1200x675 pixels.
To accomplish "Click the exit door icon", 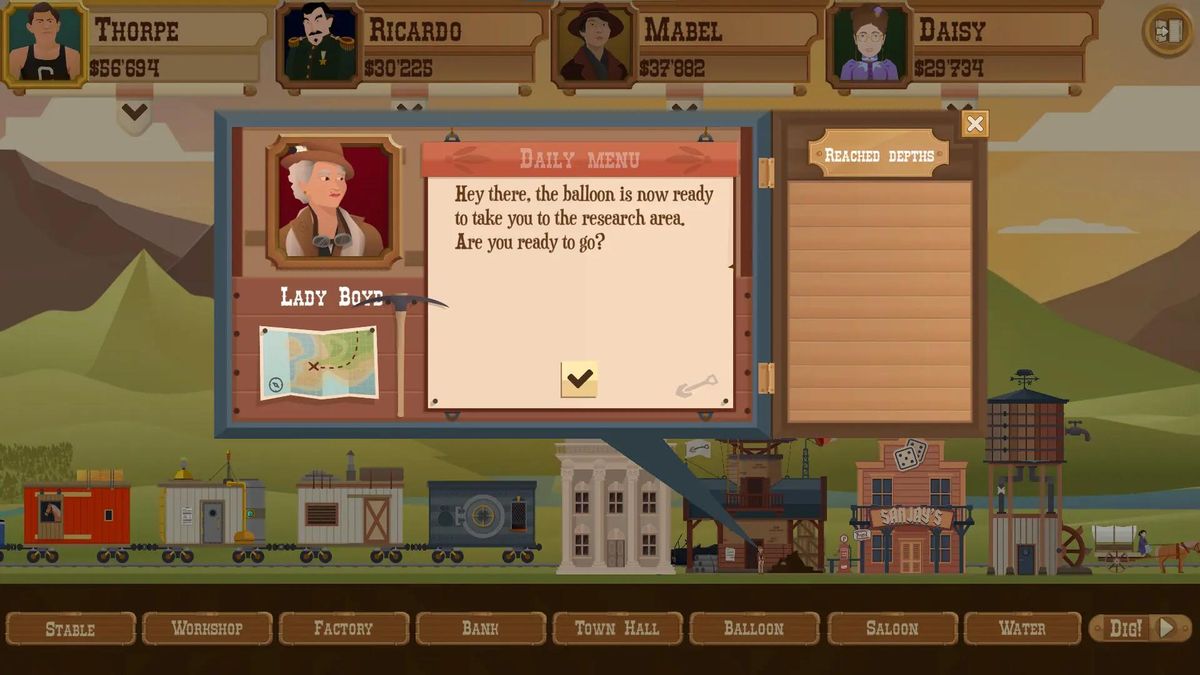I will [1167, 31].
